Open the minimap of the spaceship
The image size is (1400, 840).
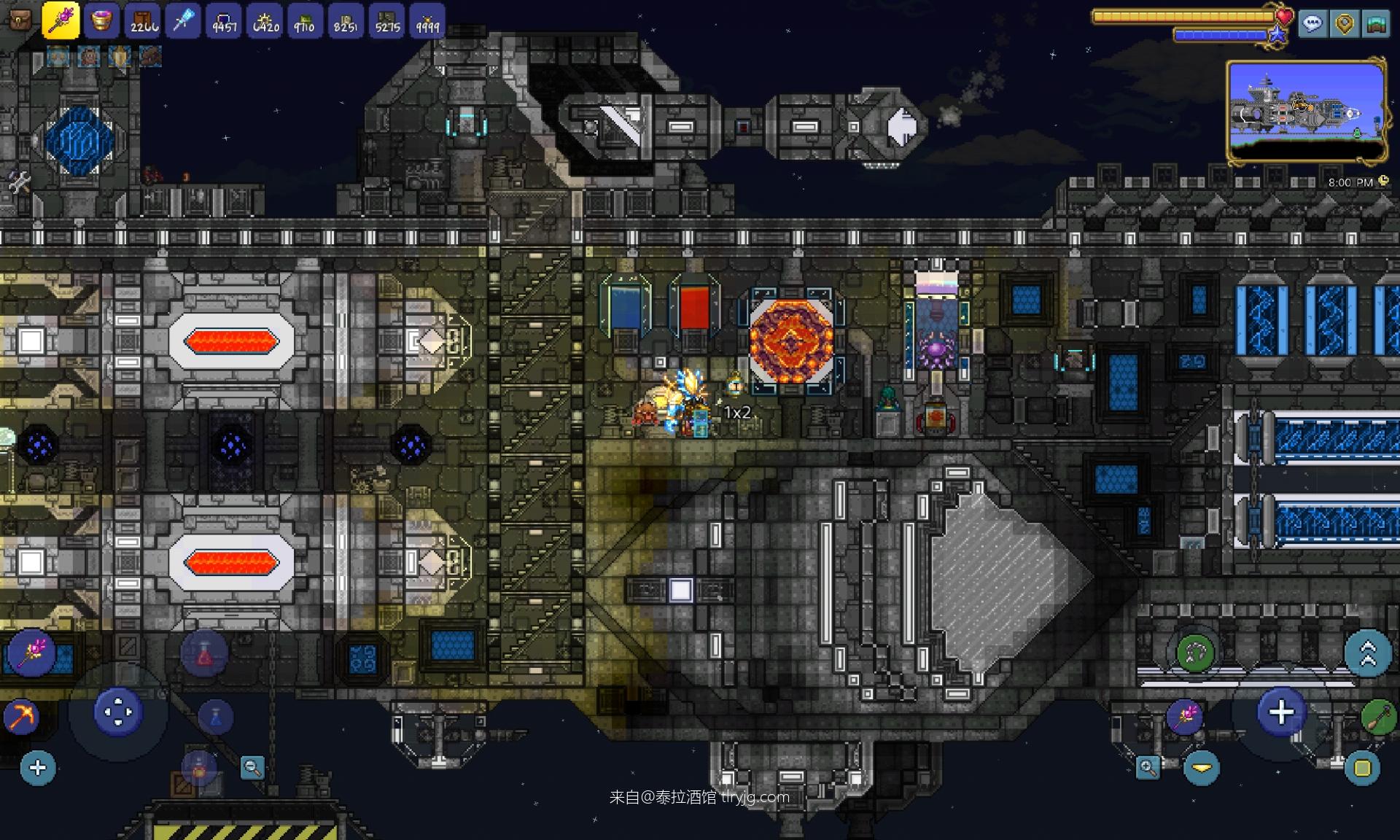click(1306, 111)
